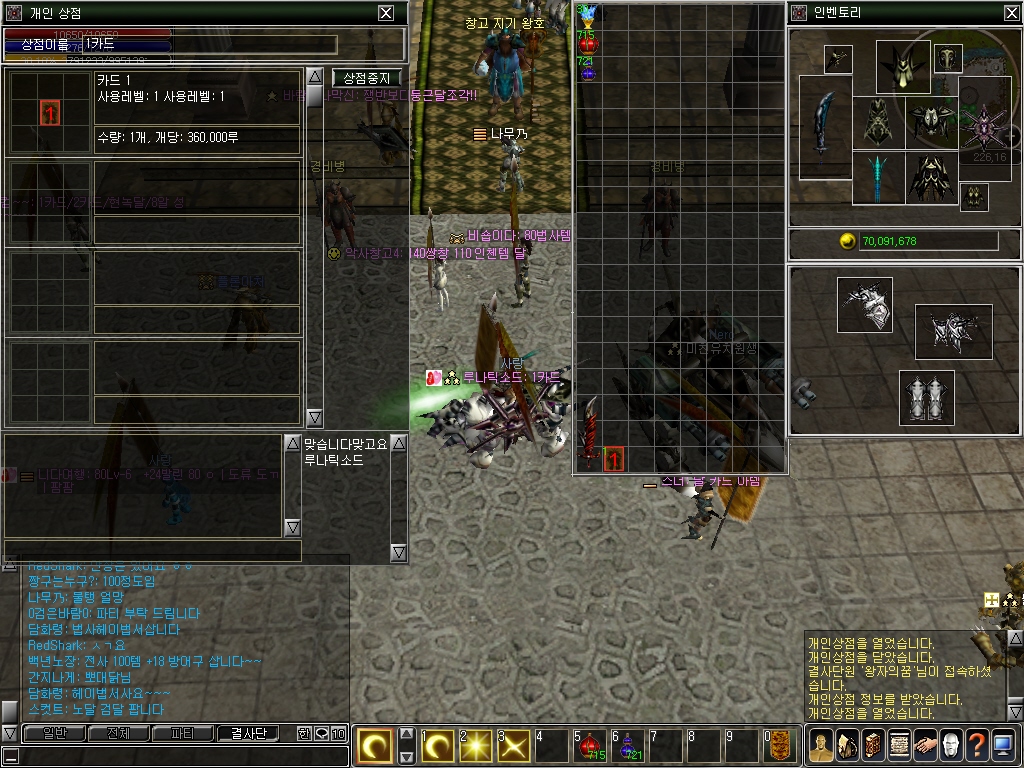1024x768 pixels.
Task: Select the spiked purple shield equipment slot
Action: 984,126
